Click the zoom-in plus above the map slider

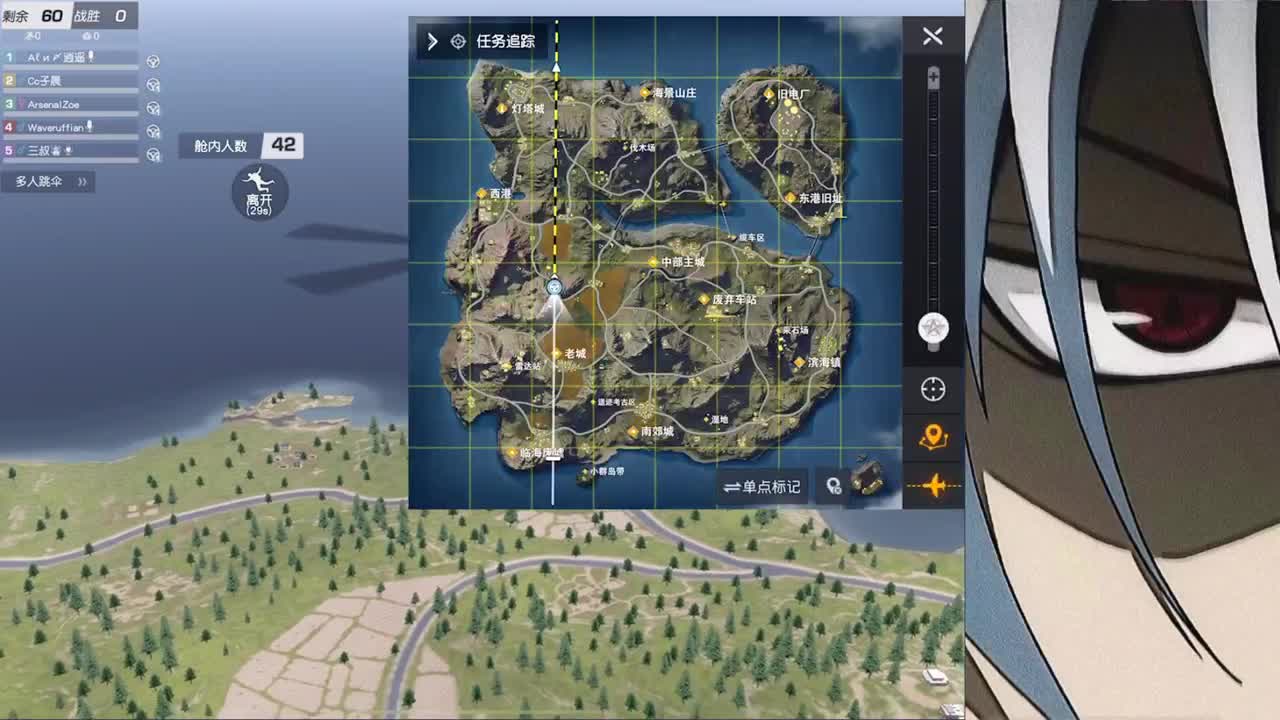click(934, 74)
